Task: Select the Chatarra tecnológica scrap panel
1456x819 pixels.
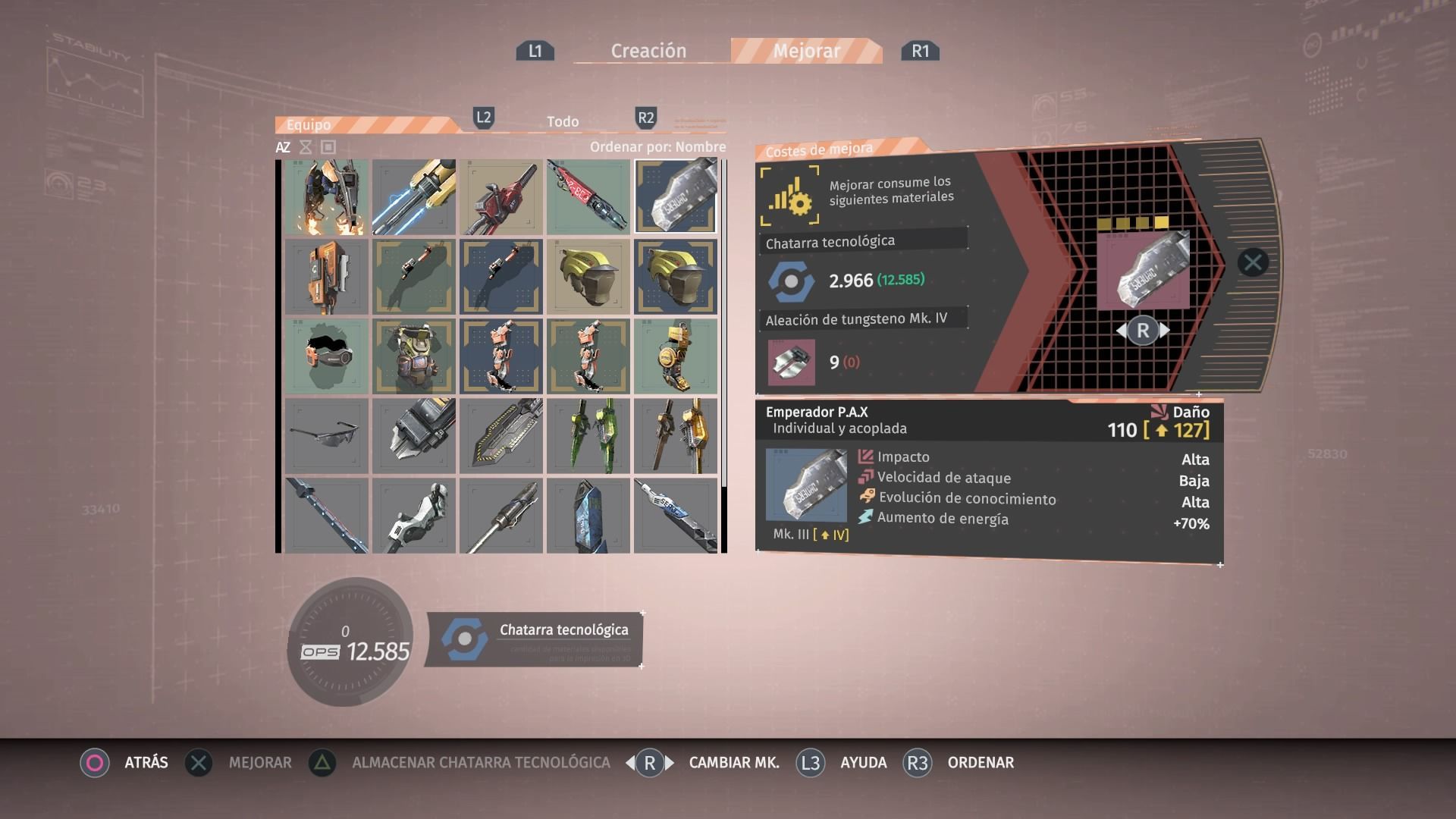Action: [535, 639]
